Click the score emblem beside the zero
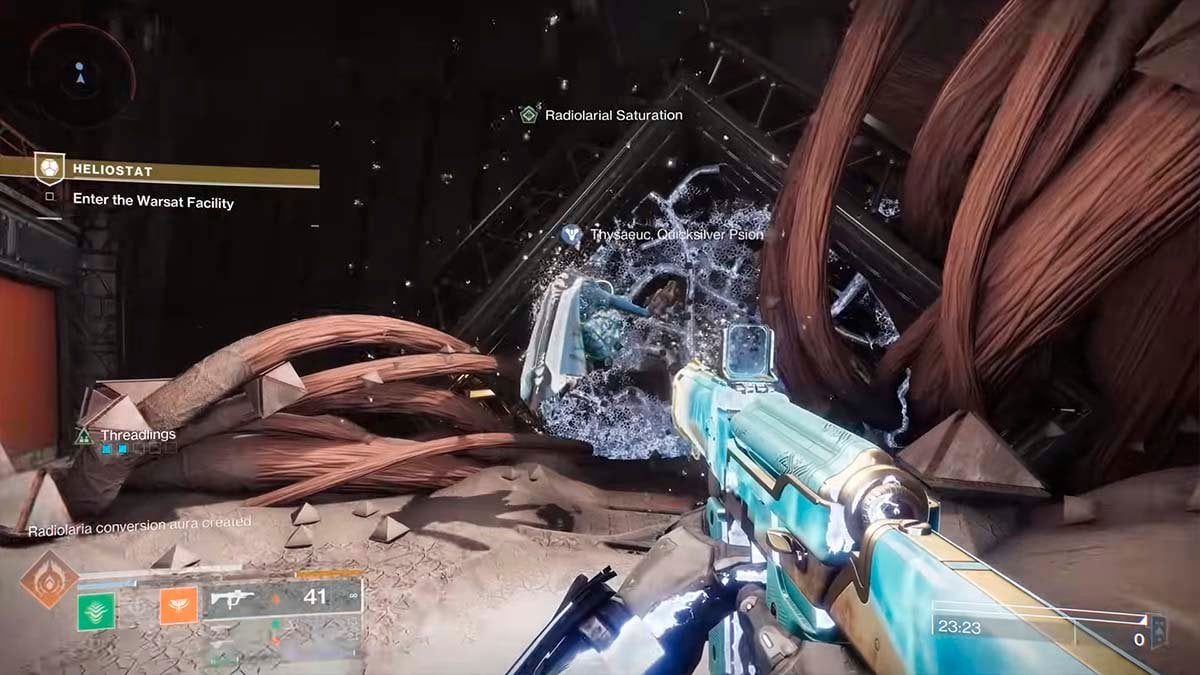This screenshot has width=1200, height=675. point(1159,630)
